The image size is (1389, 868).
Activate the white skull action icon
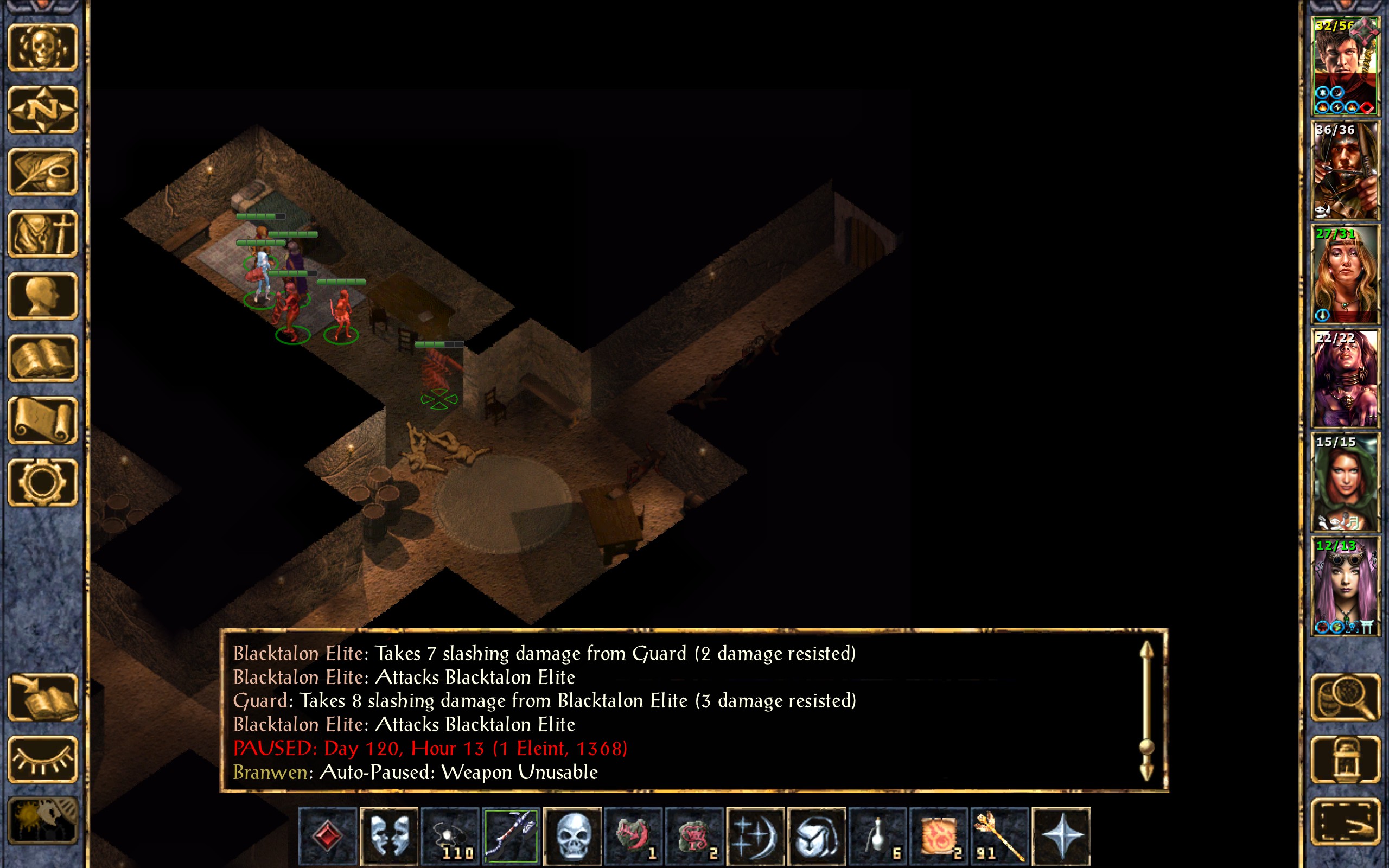tap(572, 836)
